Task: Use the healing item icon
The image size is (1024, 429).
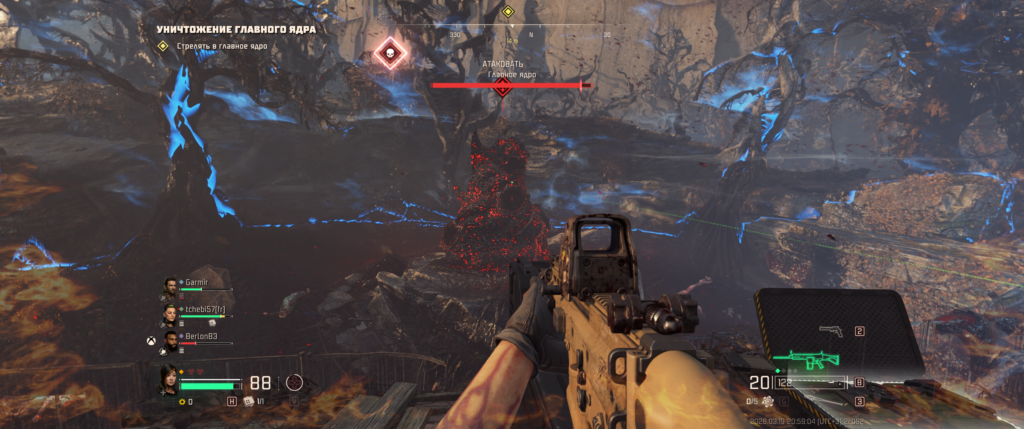Action: pos(248,401)
